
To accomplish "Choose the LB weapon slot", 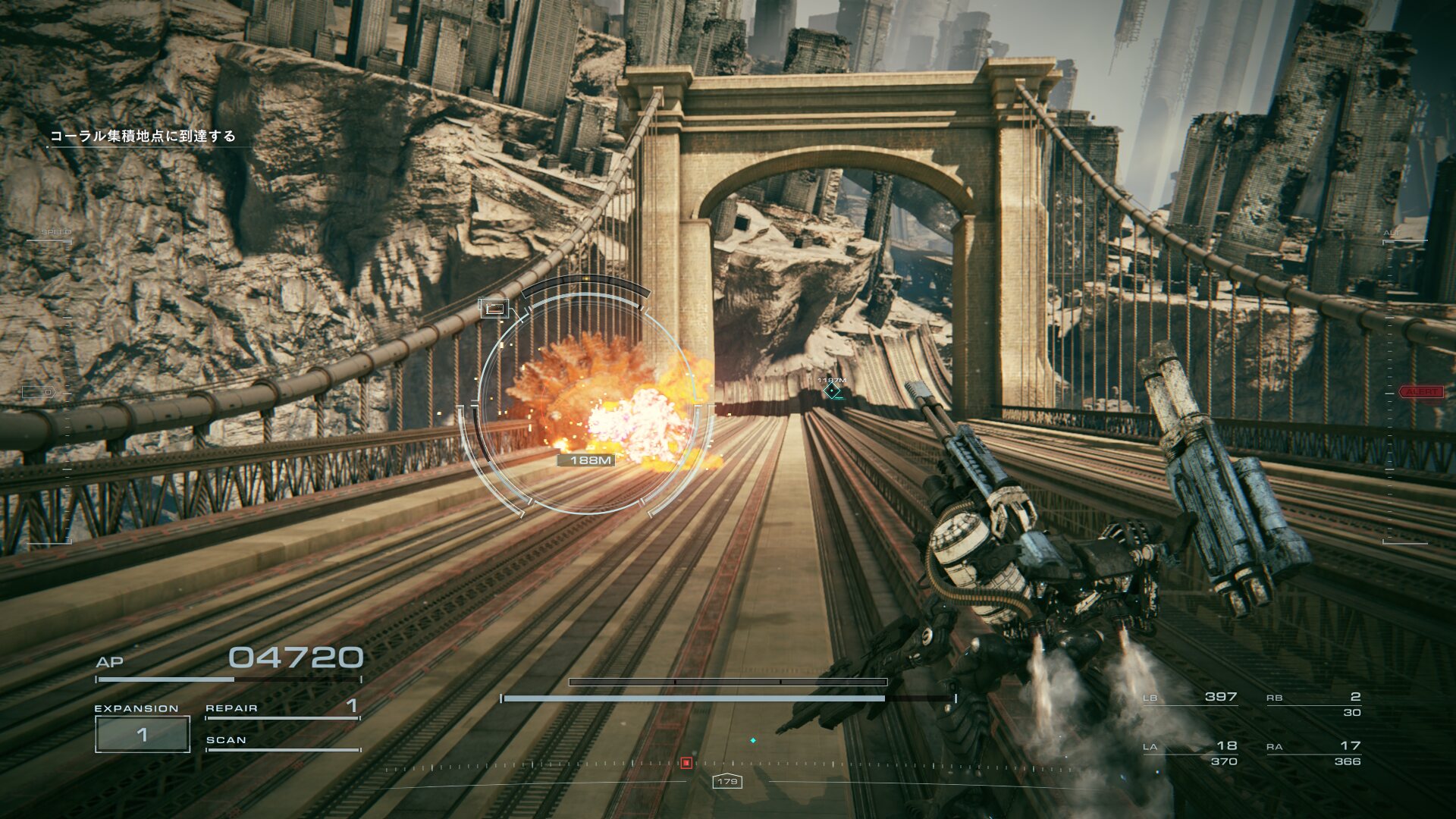I will (1190, 697).
